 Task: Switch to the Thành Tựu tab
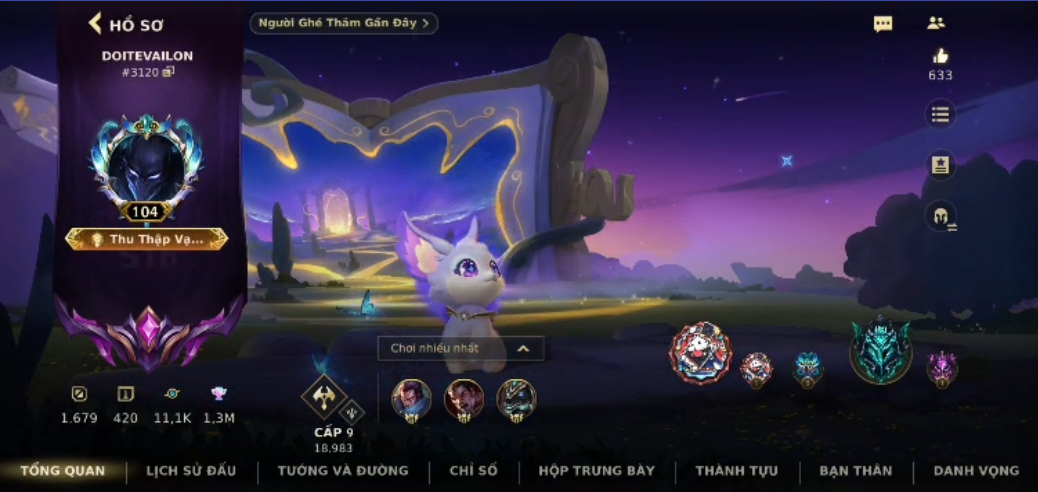pyautogui.click(x=736, y=470)
